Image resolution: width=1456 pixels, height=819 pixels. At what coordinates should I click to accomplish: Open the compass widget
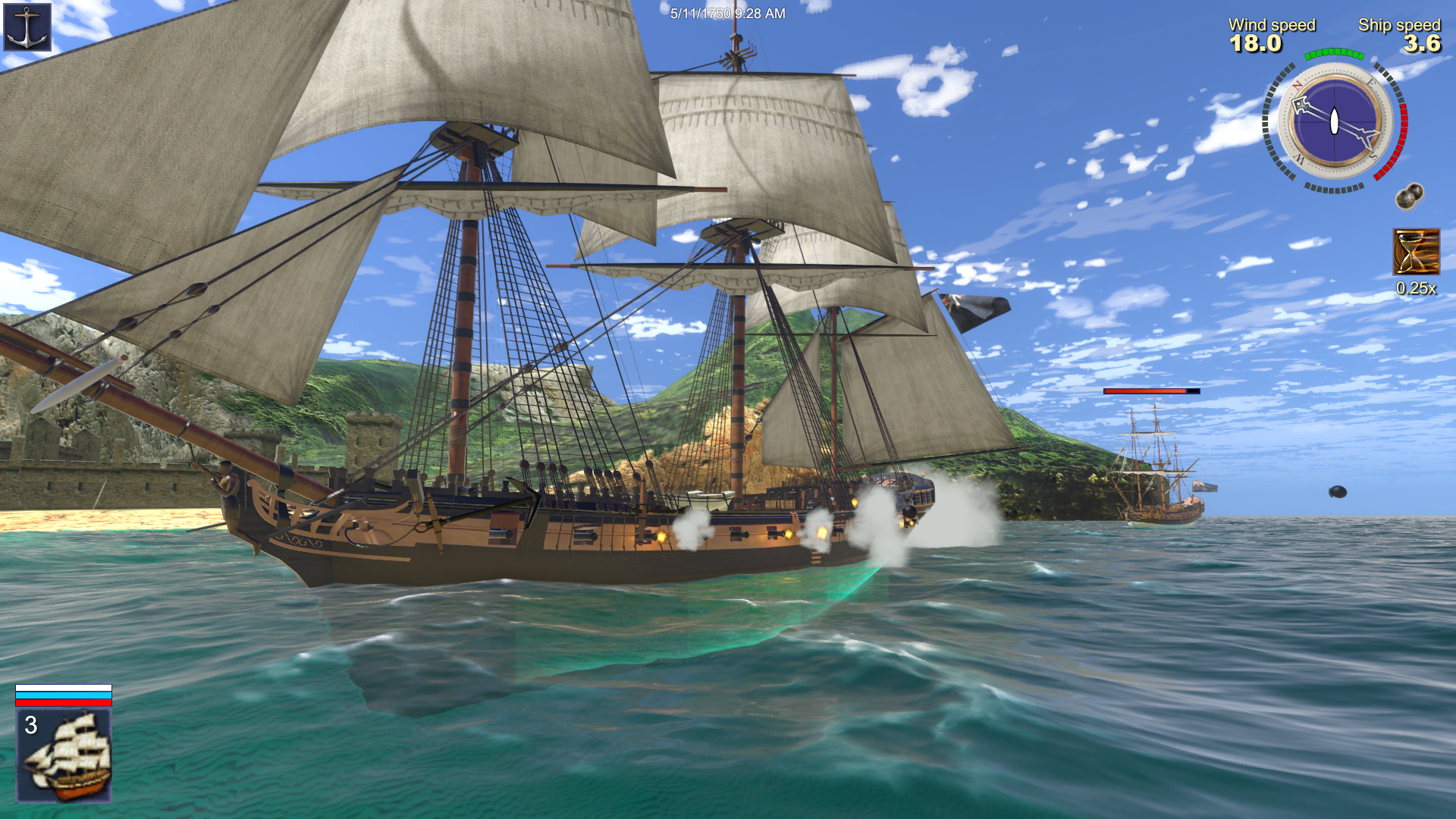click(x=1332, y=121)
